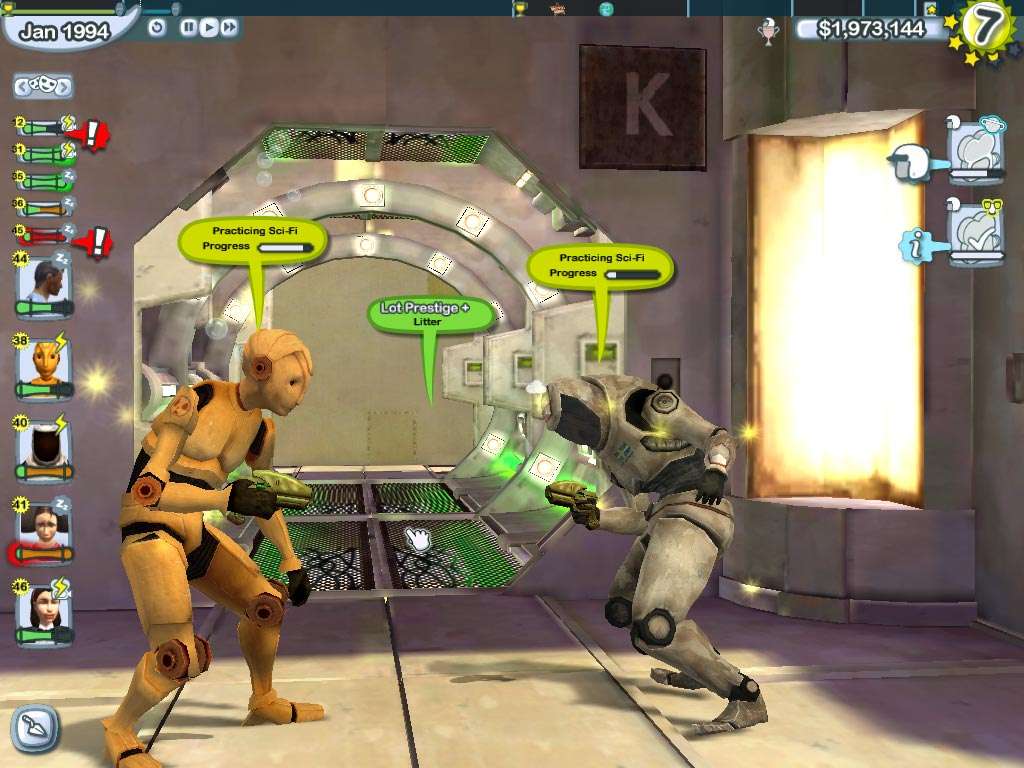Open the build trowel tool
The height and width of the screenshot is (768, 1024).
pyautogui.click(x=35, y=729)
